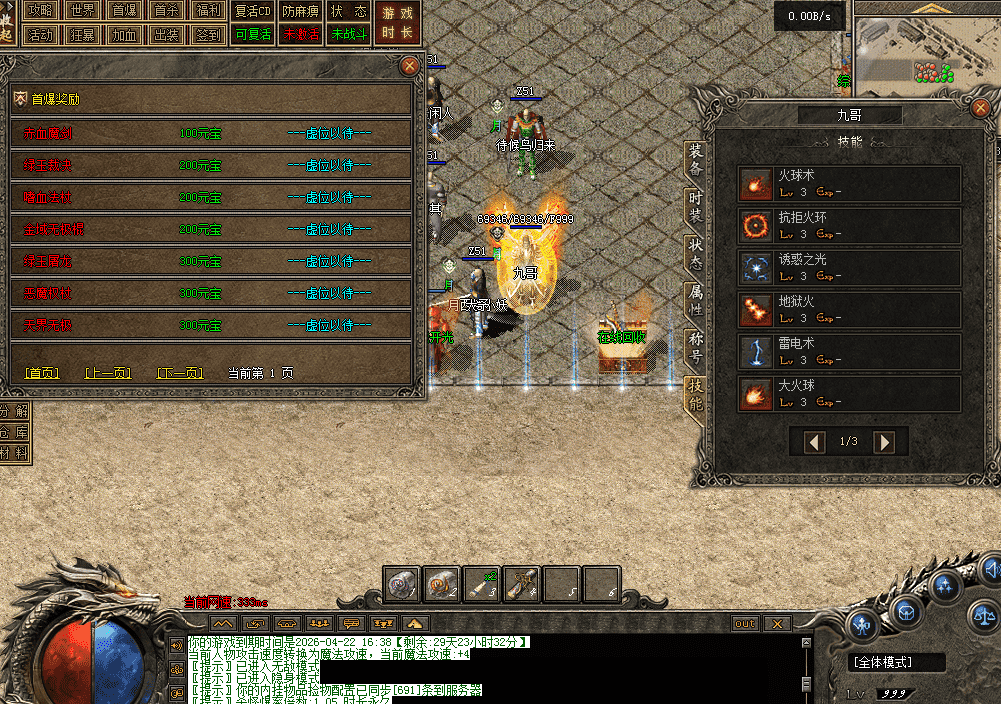1001x704 pixels.
Task: Open the 活动 events menu
Action: point(40,34)
